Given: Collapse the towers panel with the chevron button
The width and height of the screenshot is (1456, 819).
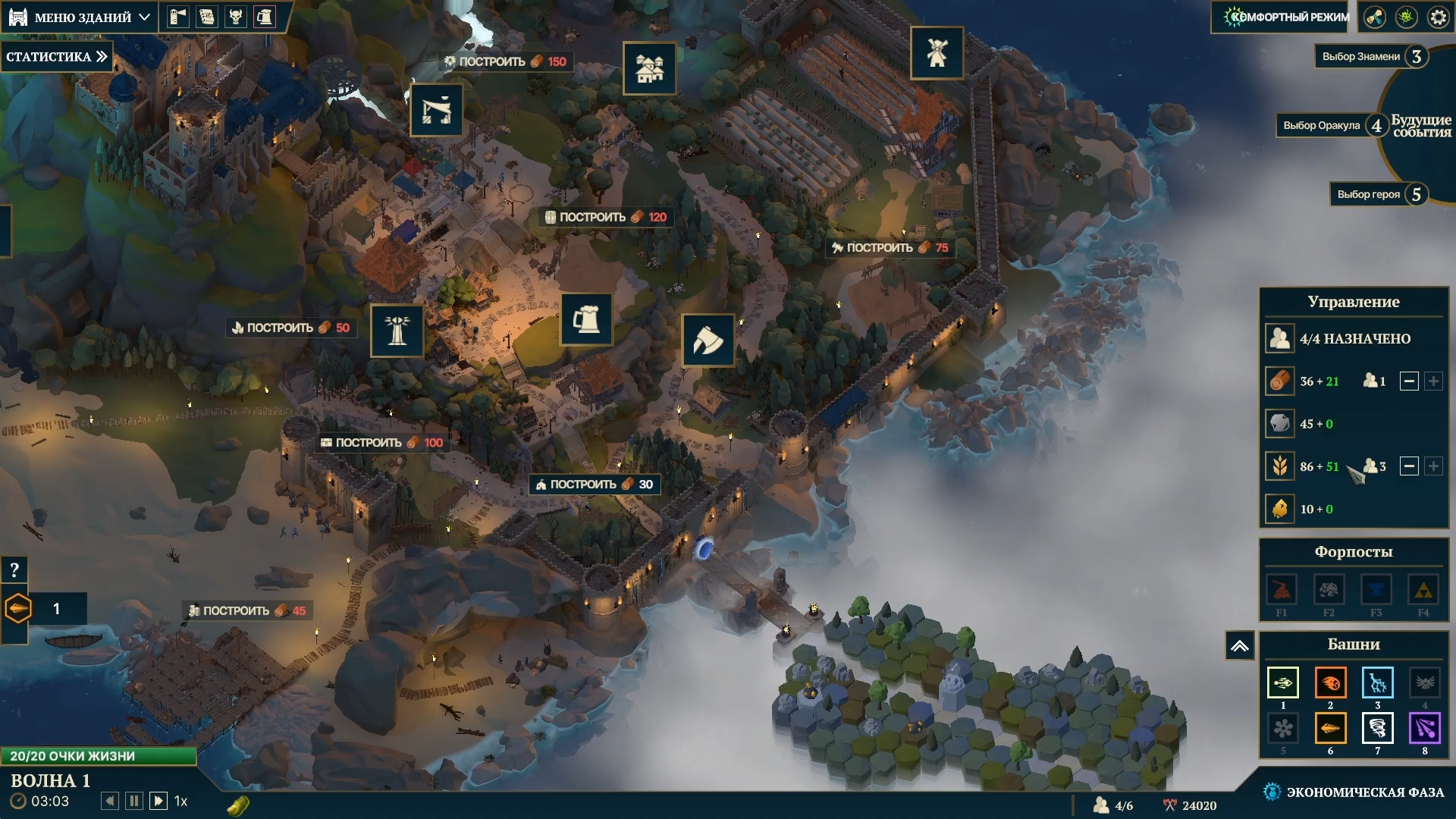Looking at the screenshot, I should click(1239, 646).
